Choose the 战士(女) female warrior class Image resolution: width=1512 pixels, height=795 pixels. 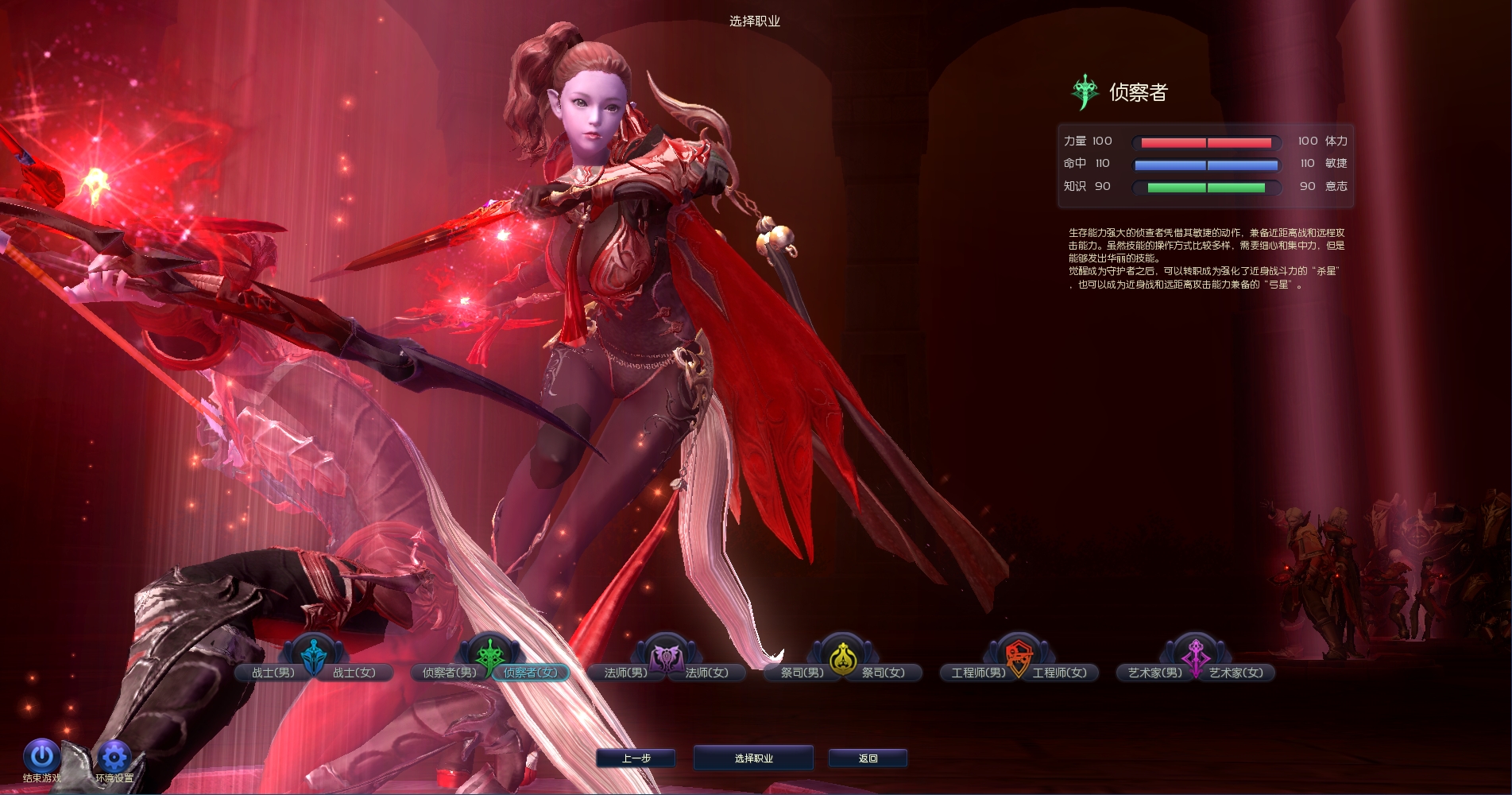[x=354, y=673]
